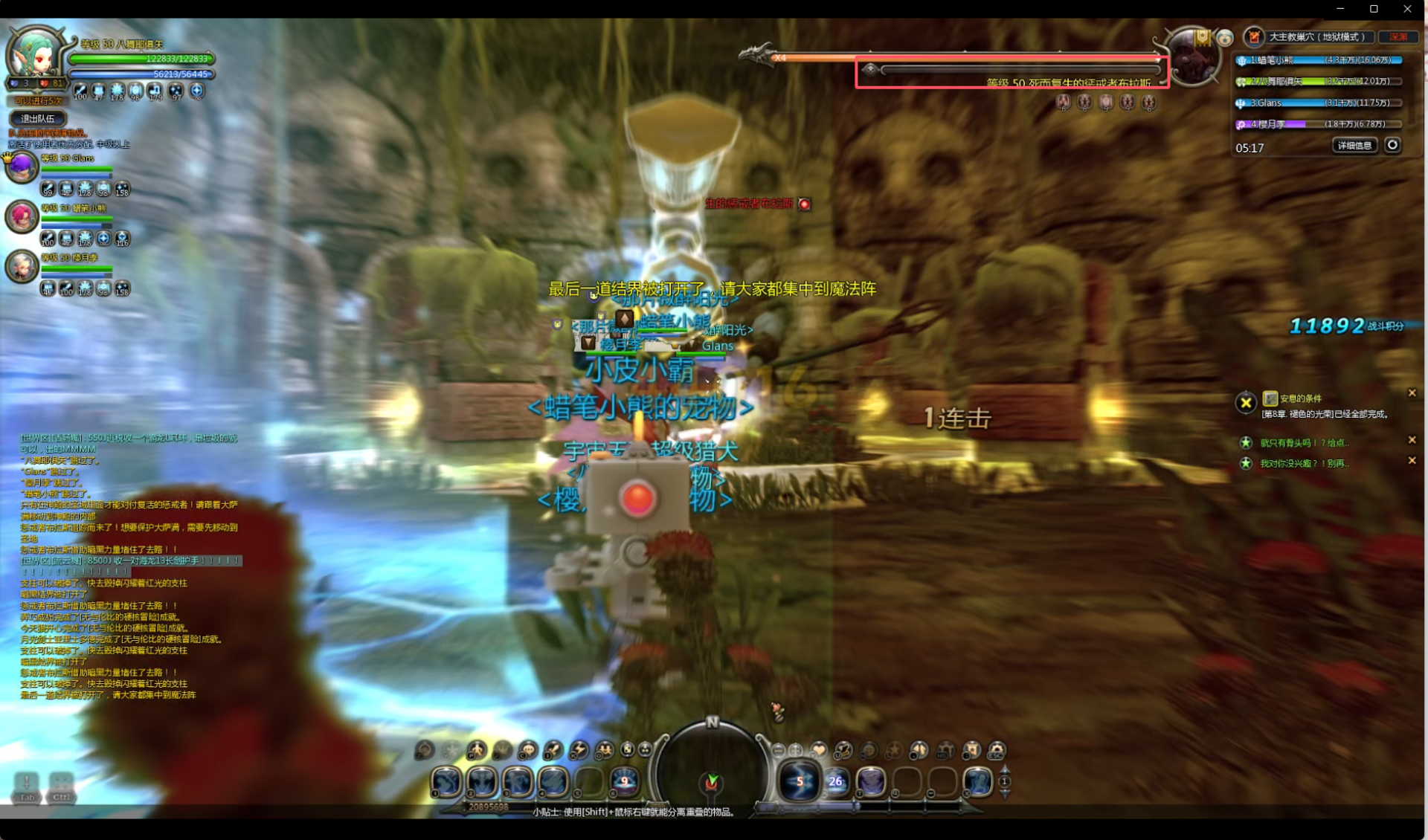Image resolution: width=1428 pixels, height=840 pixels.
Task: Close the 安息的条件 quest tracker entry
Action: coord(1412,392)
